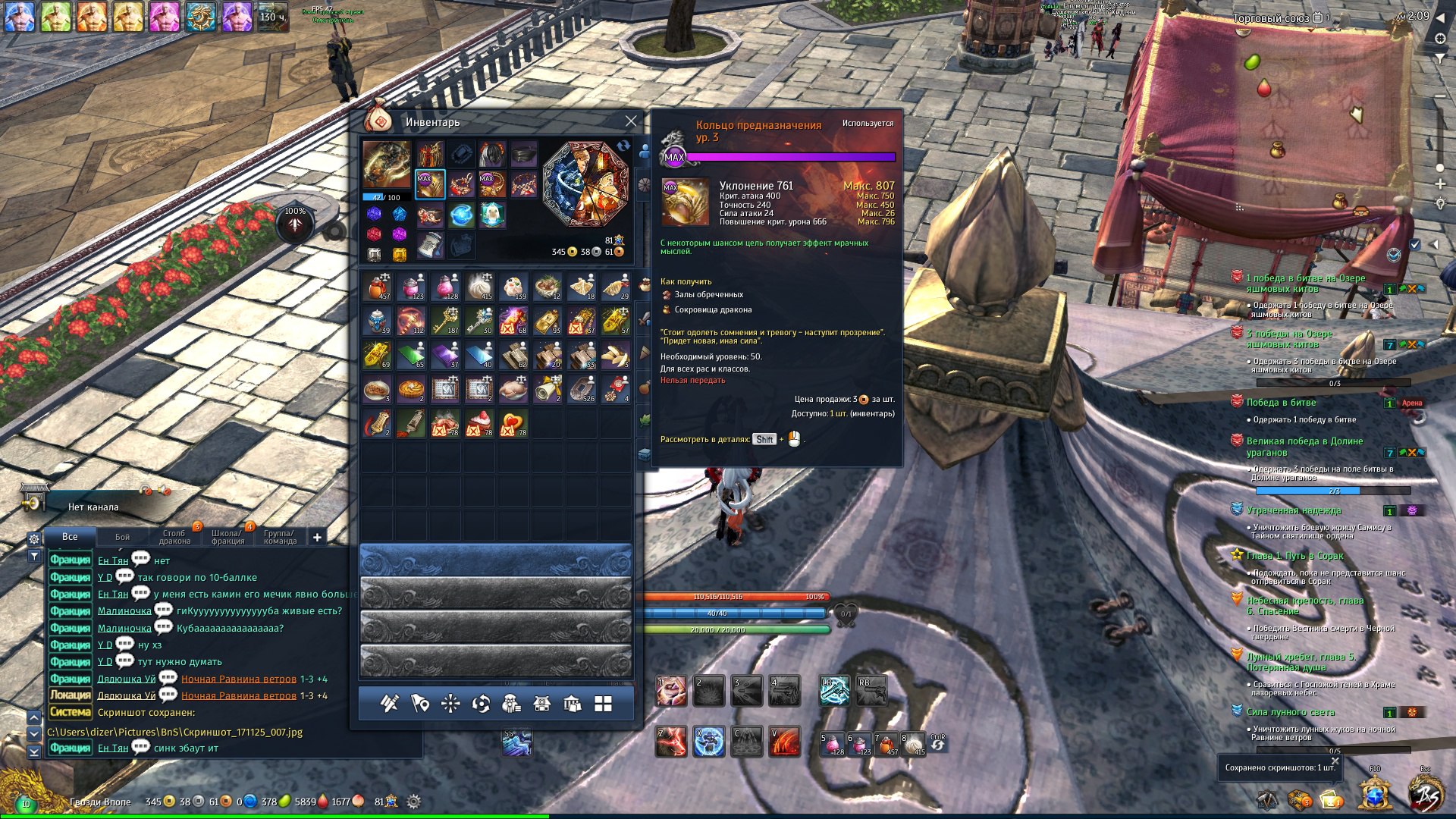Select the Победа в битве quest tracker entry
1456x819 pixels.
coord(1281,403)
